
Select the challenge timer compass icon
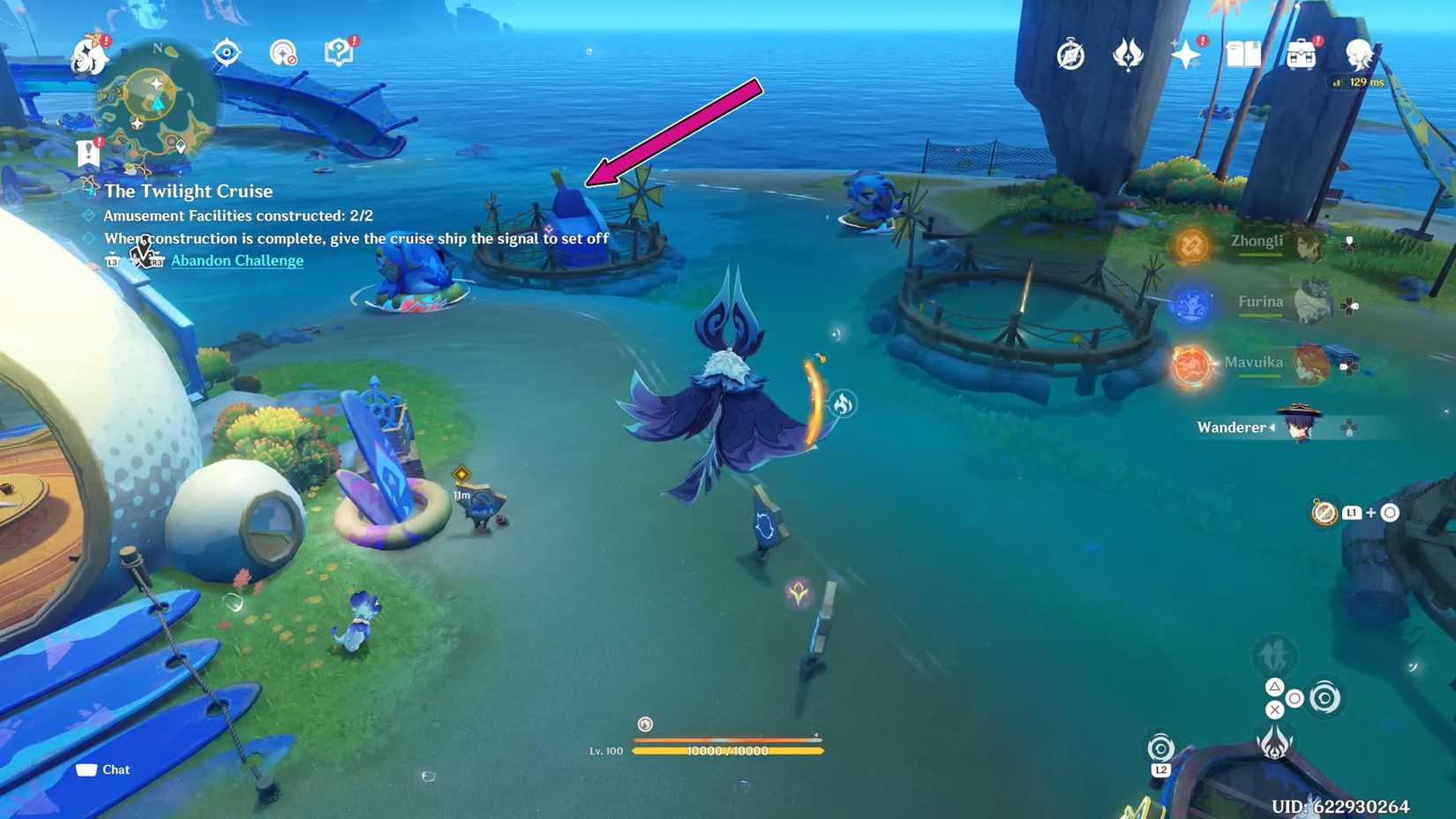coord(1070,55)
